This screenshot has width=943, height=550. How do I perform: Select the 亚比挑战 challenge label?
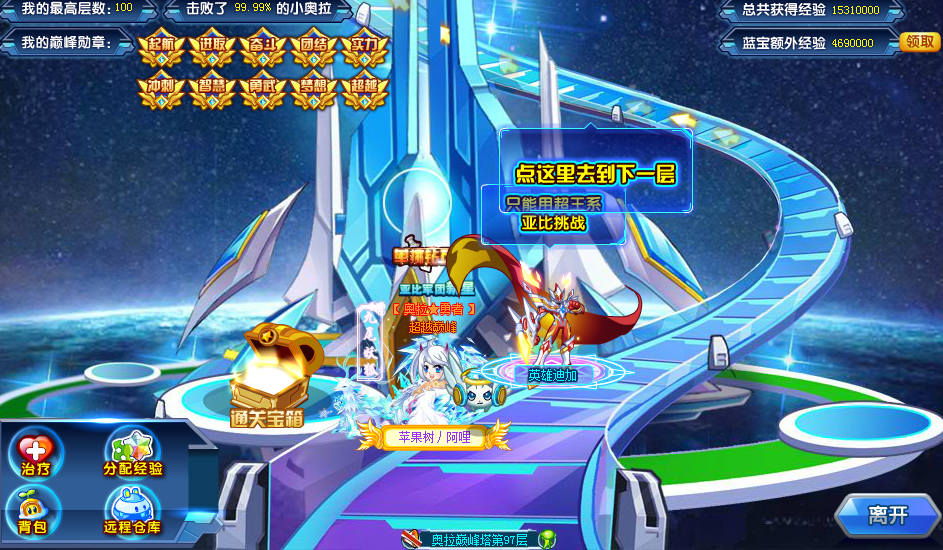pos(553,222)
